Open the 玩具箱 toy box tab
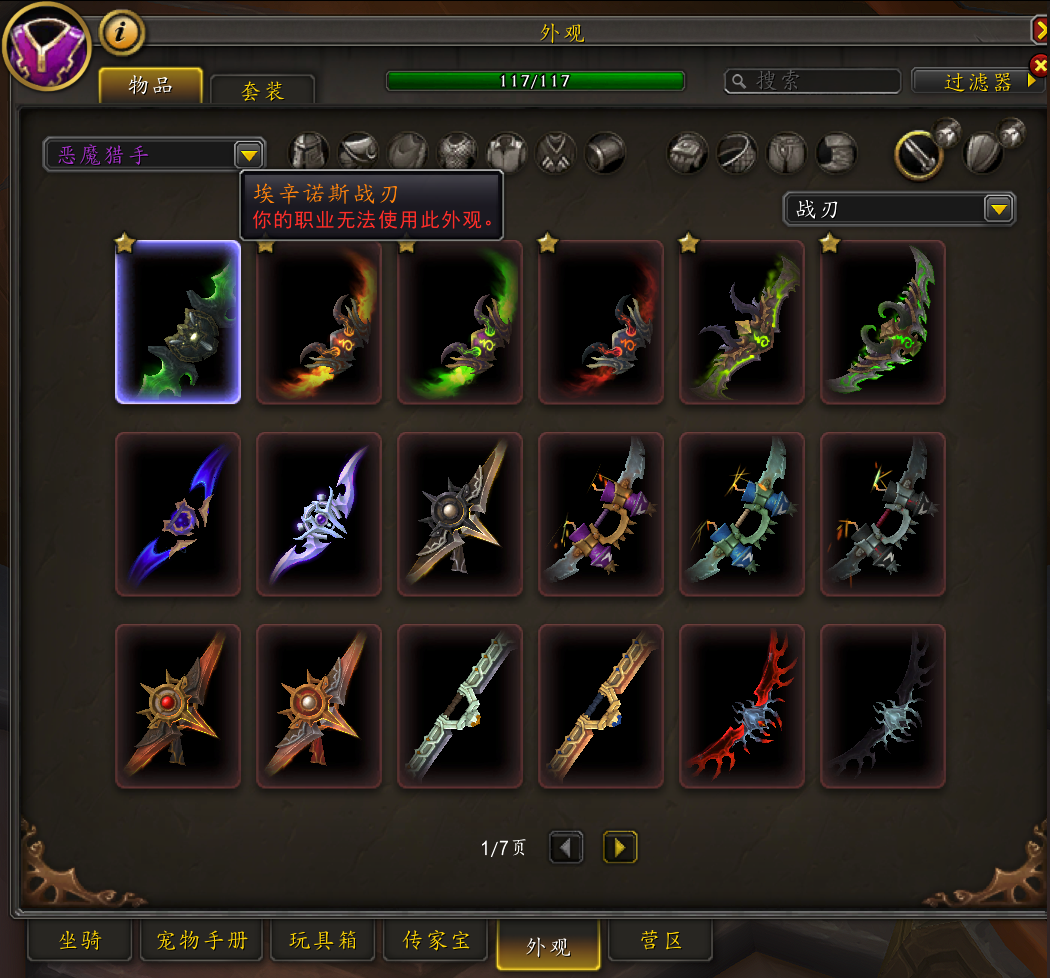Image resolution: width=1050 pixels, height=978 pixels. tap(323, 941)
